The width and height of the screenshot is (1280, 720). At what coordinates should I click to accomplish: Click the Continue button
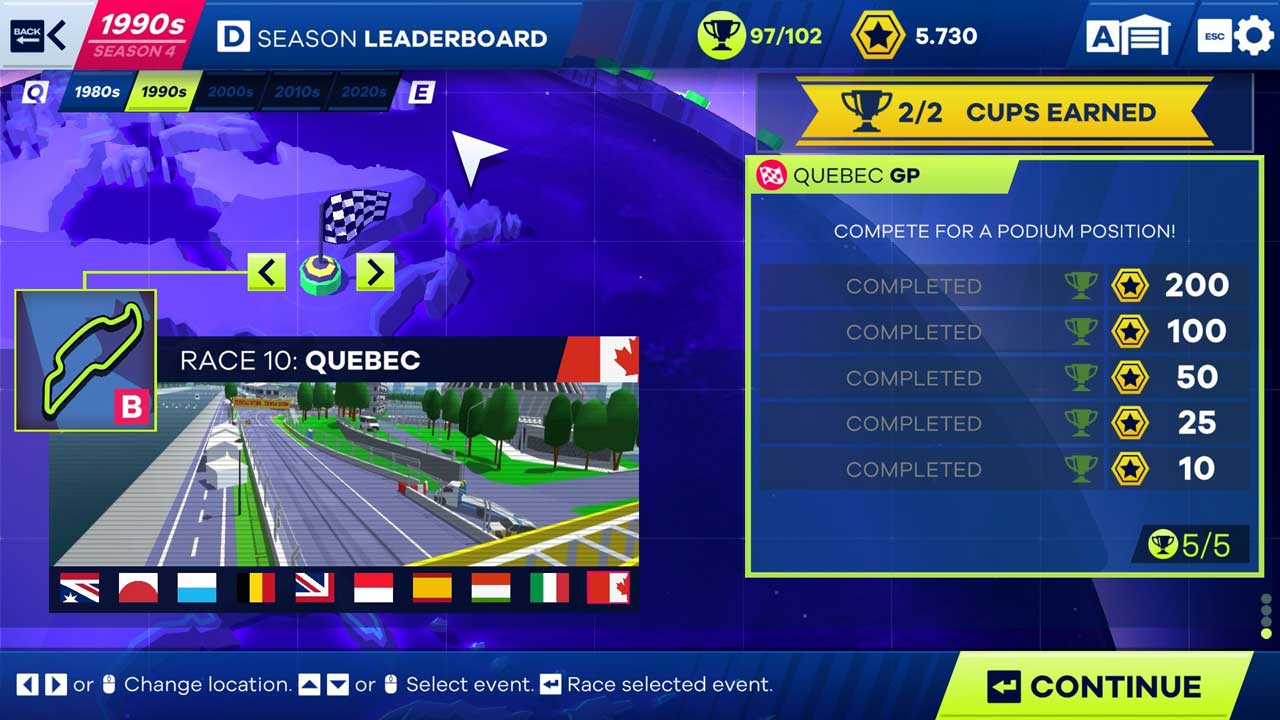click(1096, 687)
